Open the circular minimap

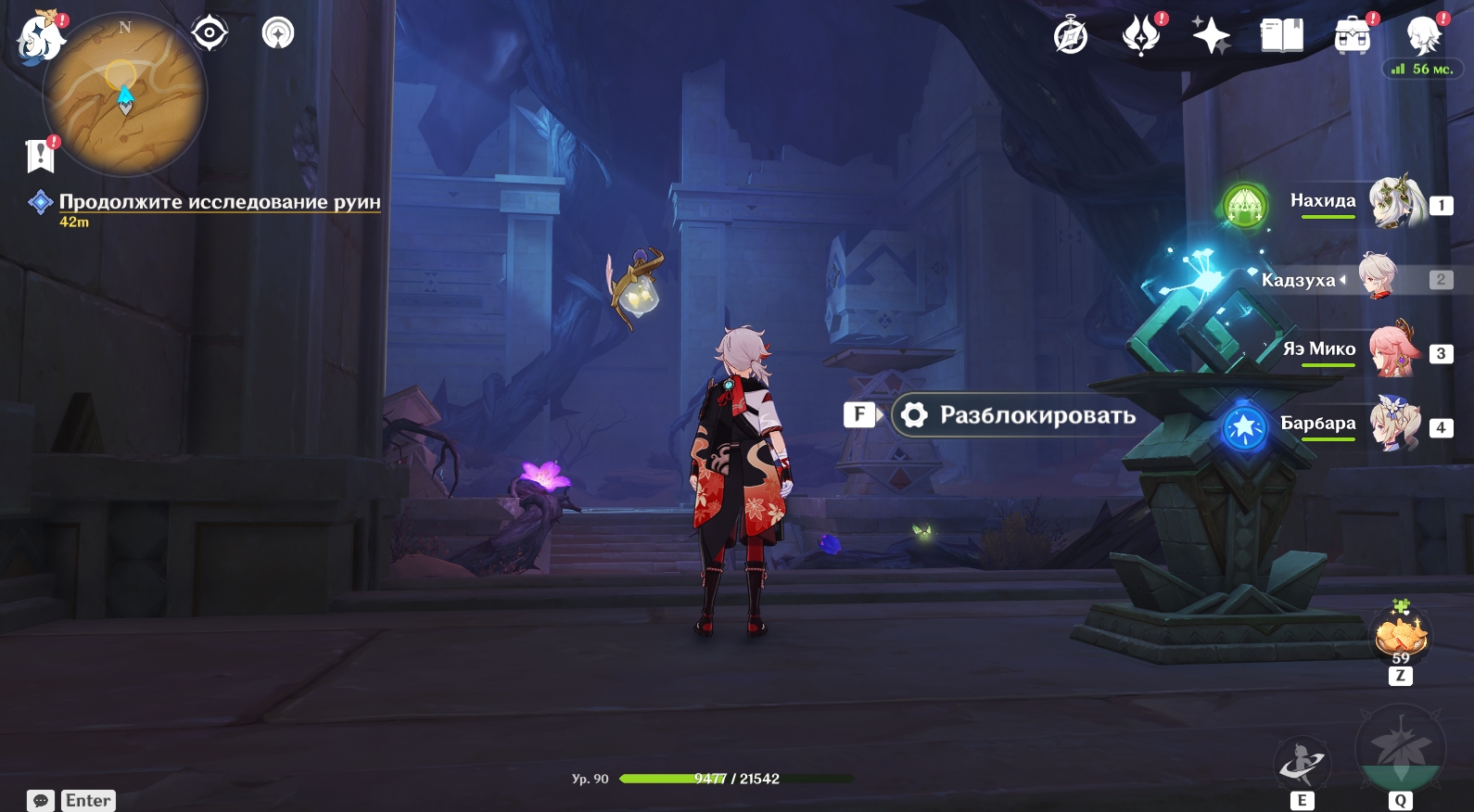[x=125, y=95]
